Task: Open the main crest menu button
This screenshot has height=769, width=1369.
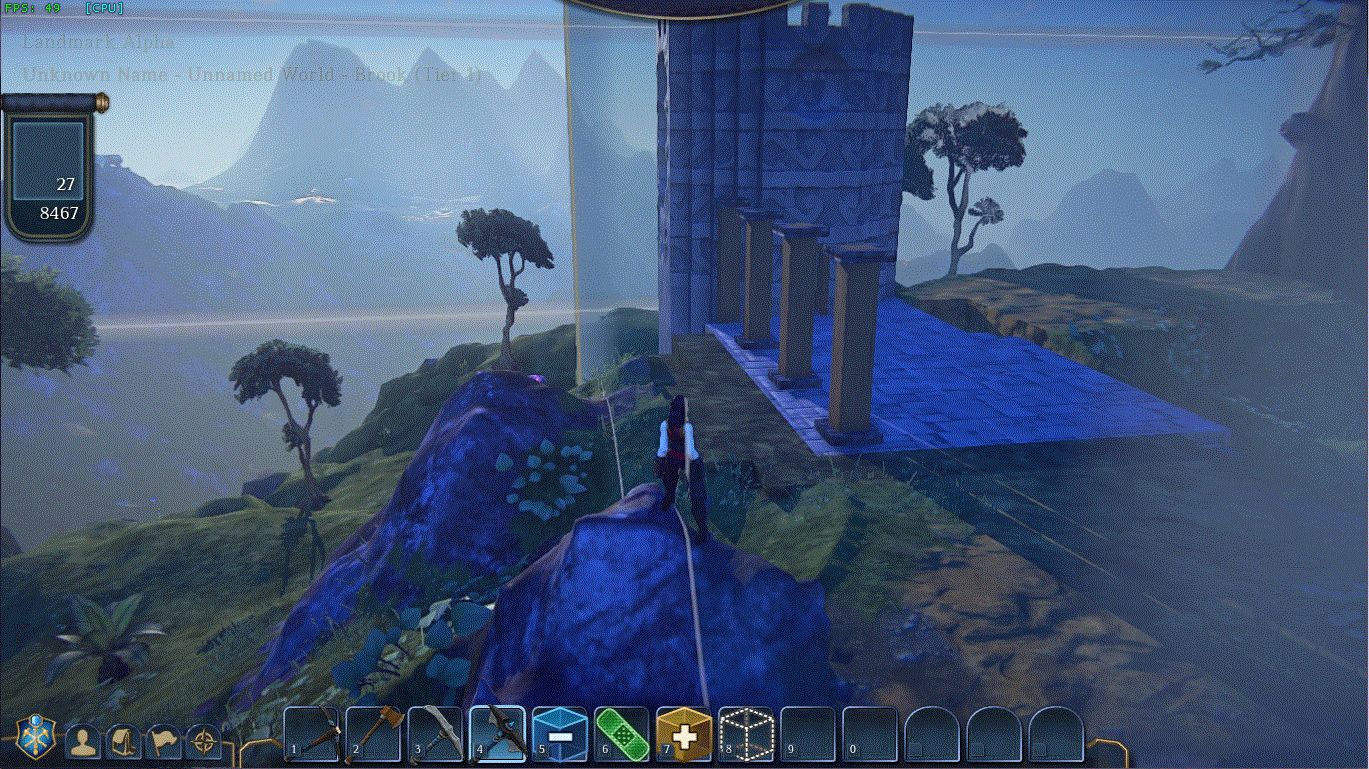Action: coord(35,737)
